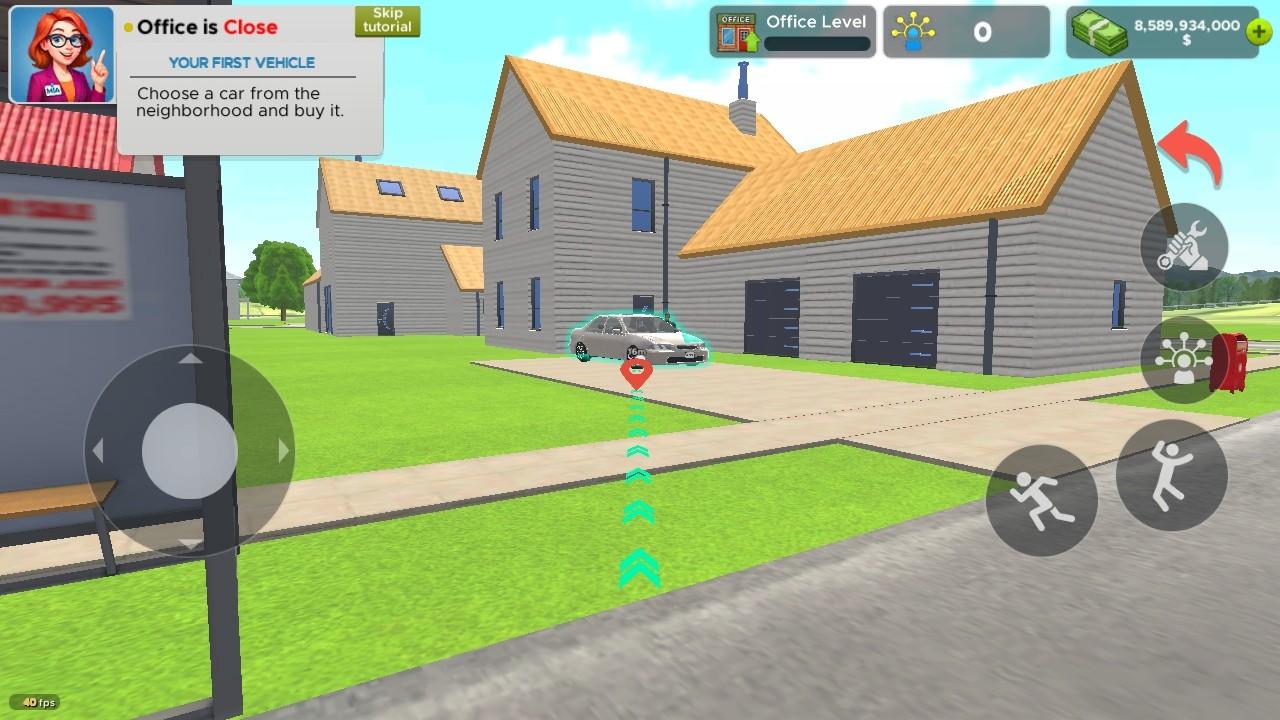Tap the Office building icon in the top bar
This screenshot has height=720, width=1280.
click(737, 31)
